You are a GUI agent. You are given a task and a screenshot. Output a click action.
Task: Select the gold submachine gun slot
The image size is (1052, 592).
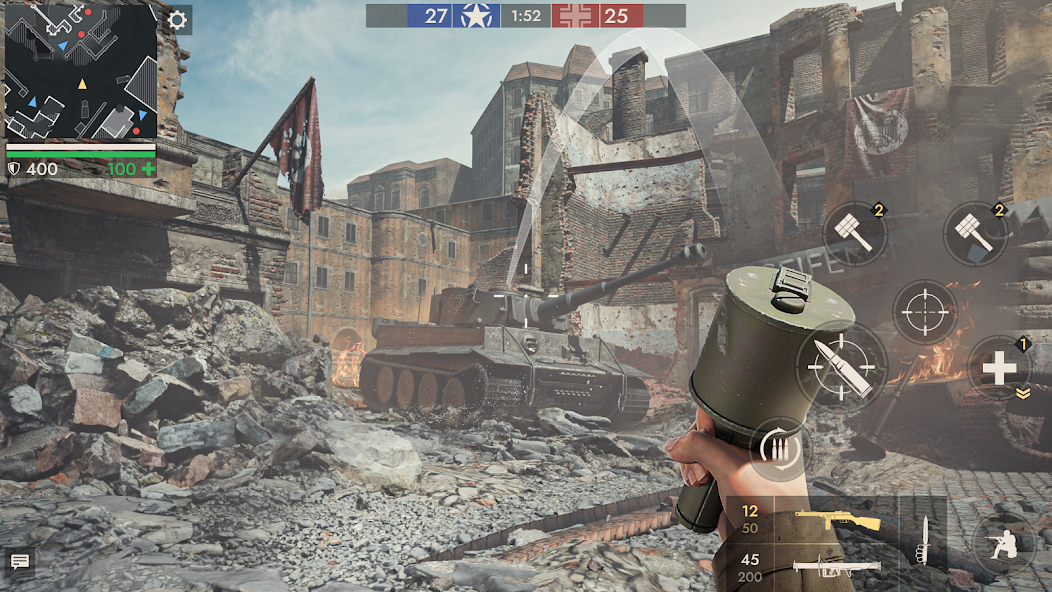click(812, 519)
